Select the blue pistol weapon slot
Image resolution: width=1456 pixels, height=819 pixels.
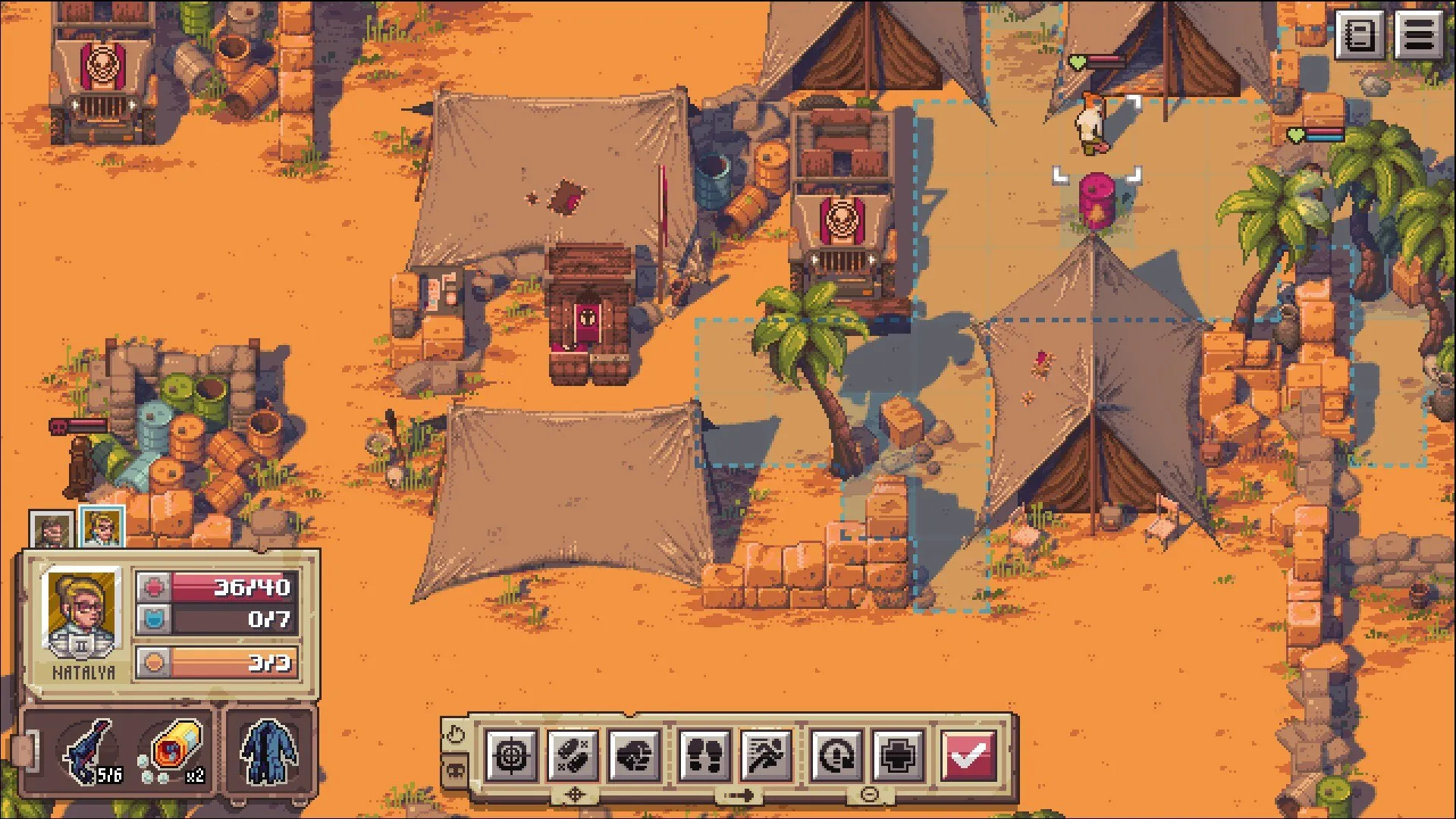(91, 752)
